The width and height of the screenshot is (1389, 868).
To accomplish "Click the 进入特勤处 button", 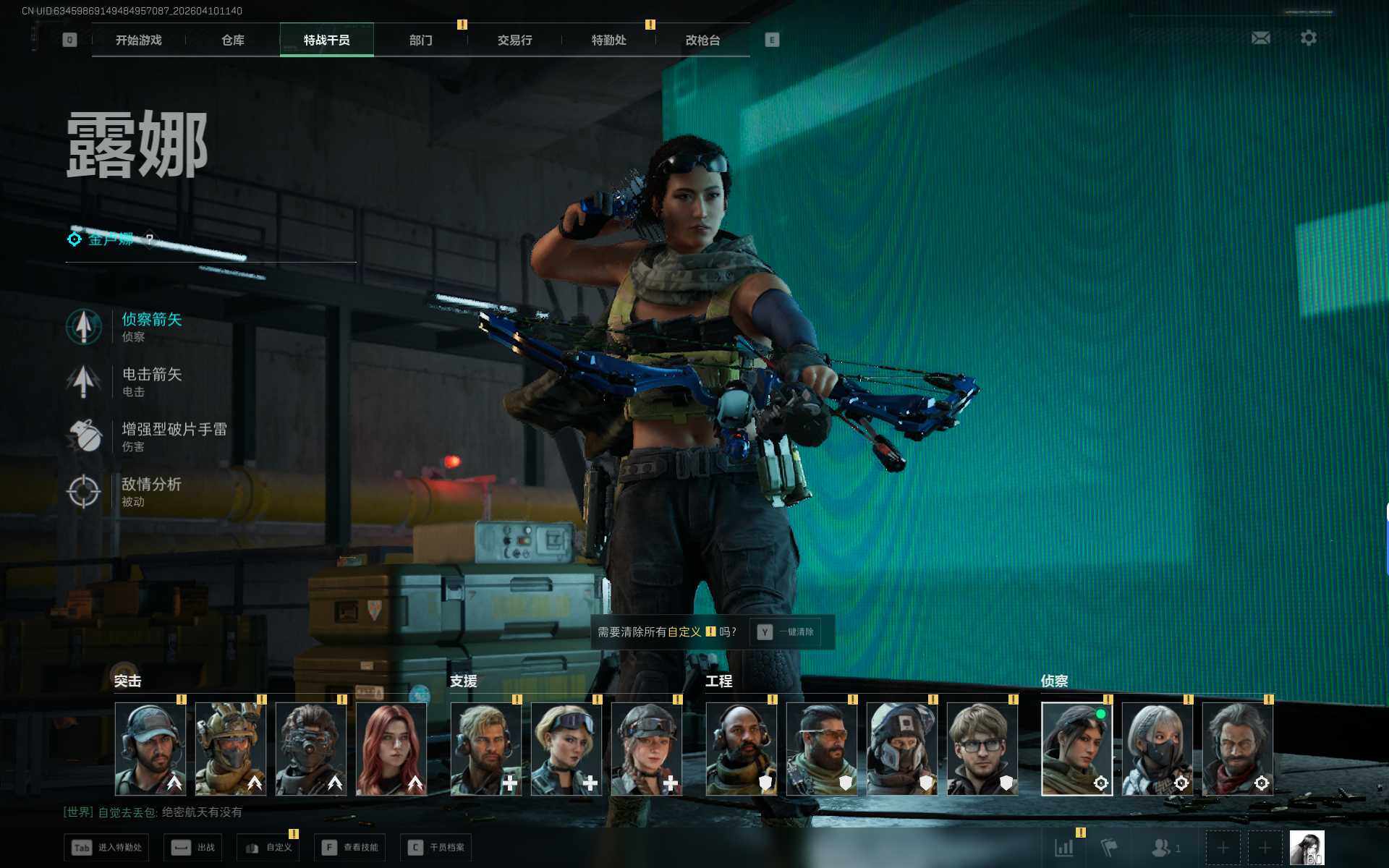I will [x=106, y=848].
